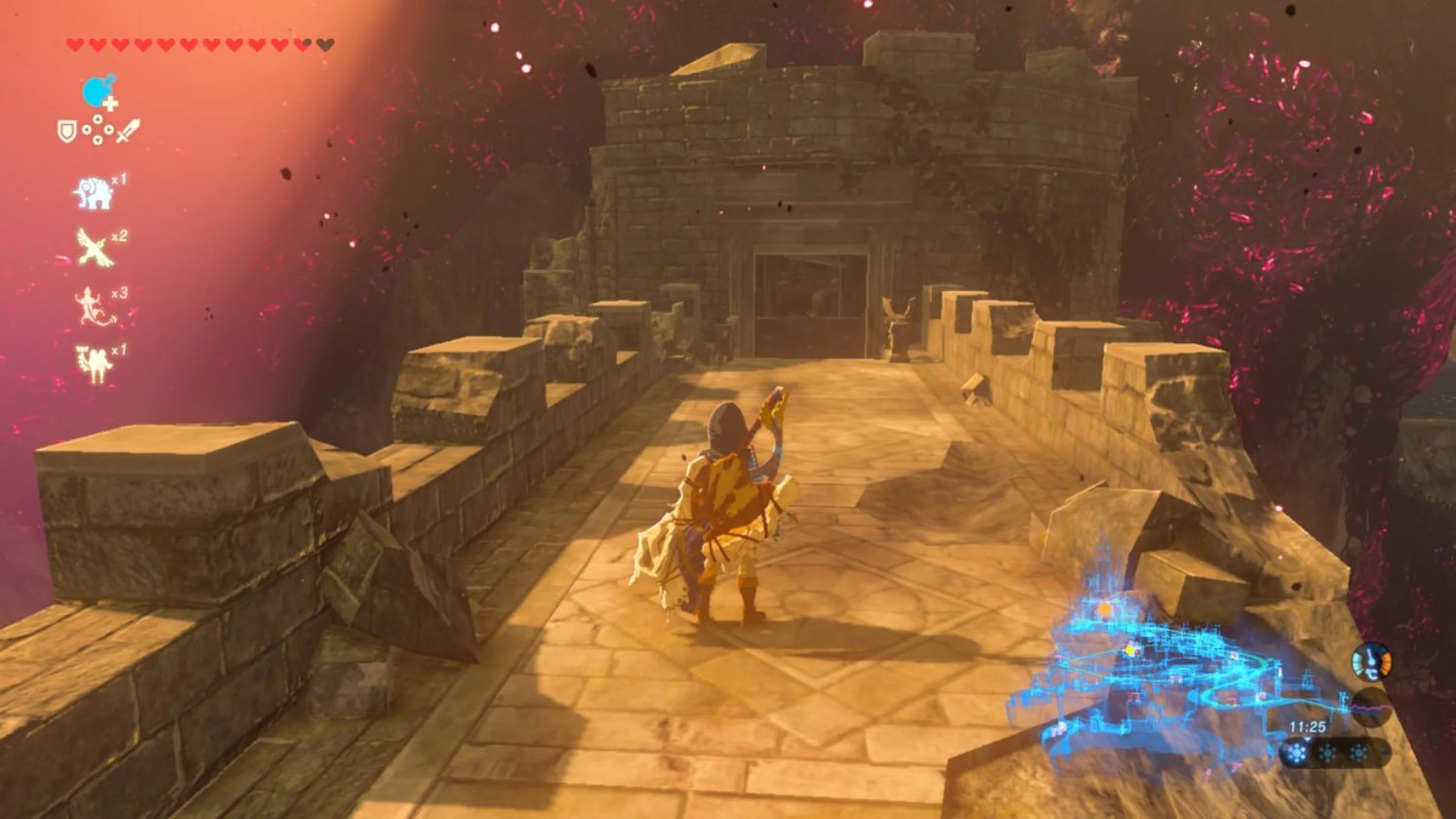The image size is (1456, 819).
Task: Click the orange sun marker on minimap
Action: pos(1107,609)
